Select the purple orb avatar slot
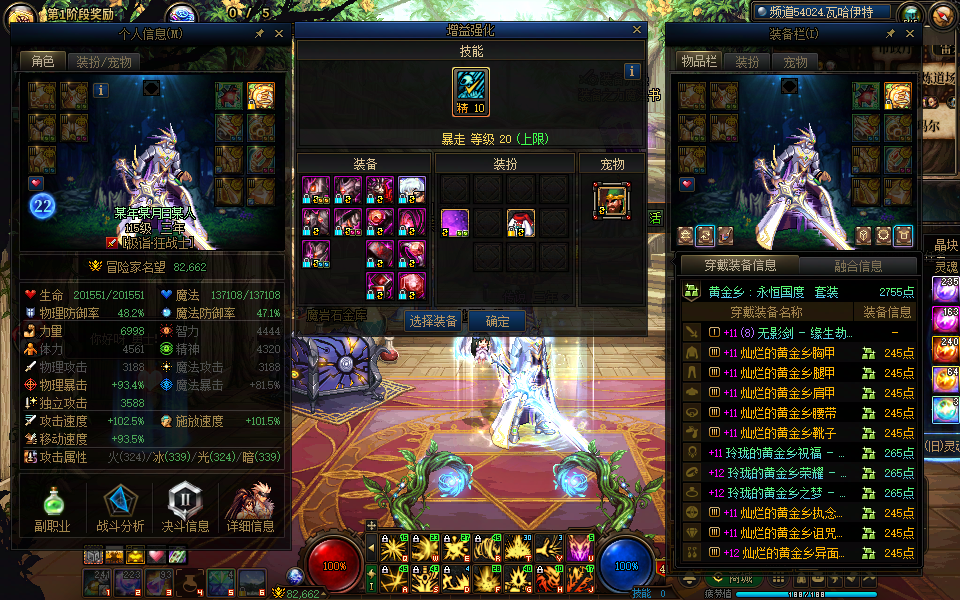Image resolution: width=960 pixels, height=600 pixels. 456,222
